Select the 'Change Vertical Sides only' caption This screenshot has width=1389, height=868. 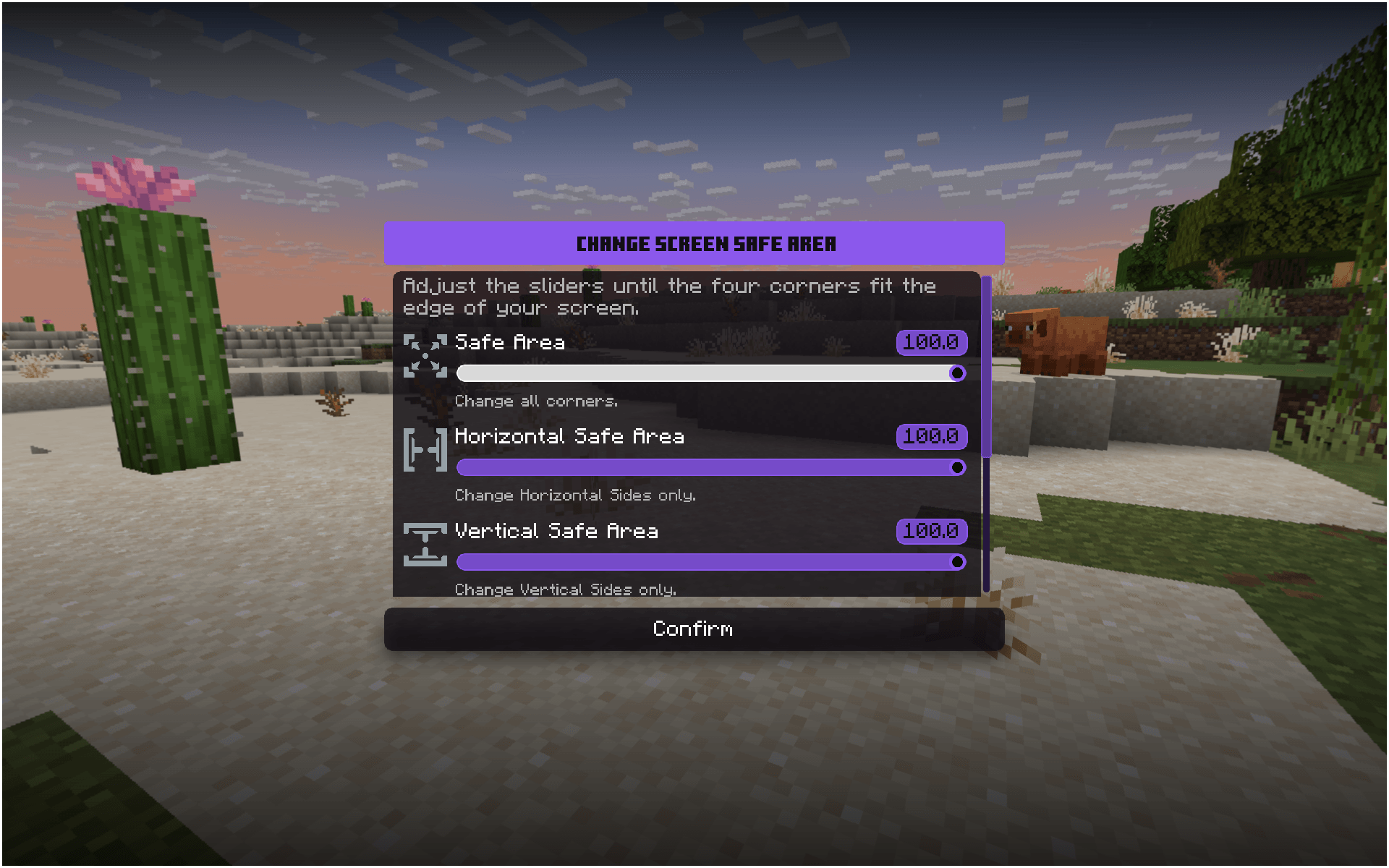pos(565,589)
